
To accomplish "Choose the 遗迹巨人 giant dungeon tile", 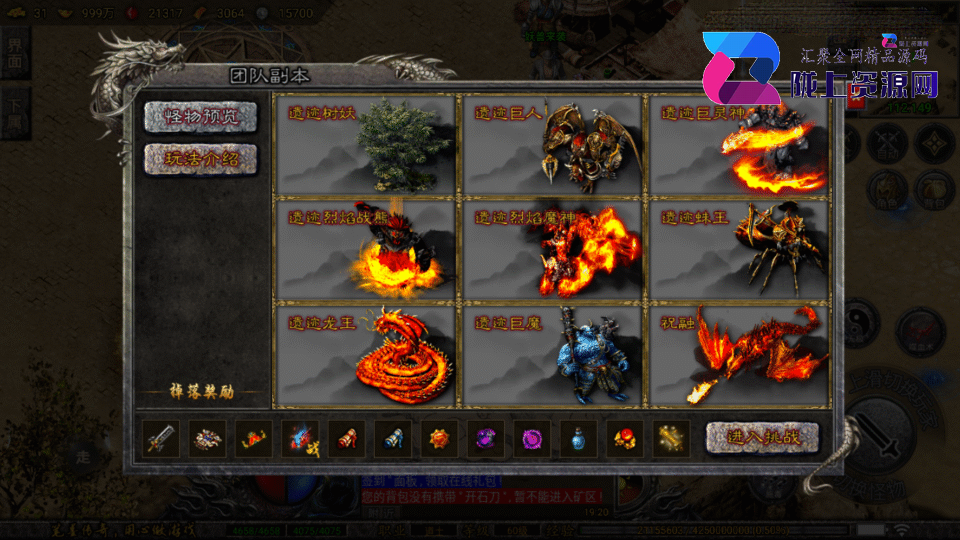I will point(551,145).
